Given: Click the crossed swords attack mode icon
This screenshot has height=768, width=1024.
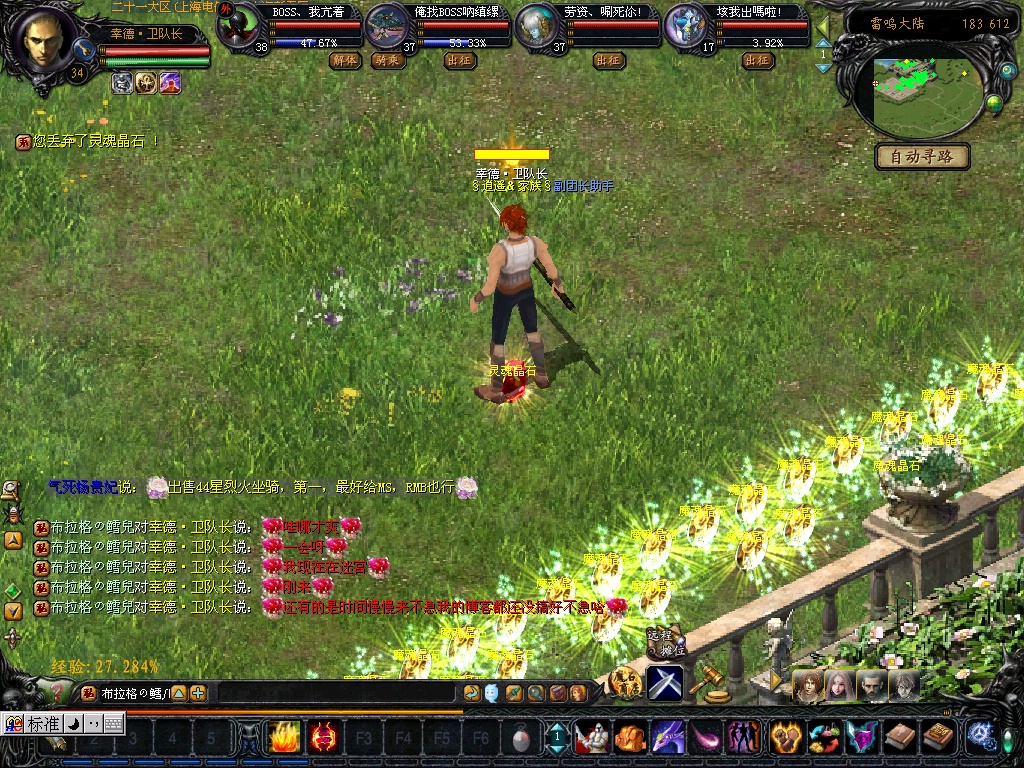Looking at the screenshot, I should 665,683.
